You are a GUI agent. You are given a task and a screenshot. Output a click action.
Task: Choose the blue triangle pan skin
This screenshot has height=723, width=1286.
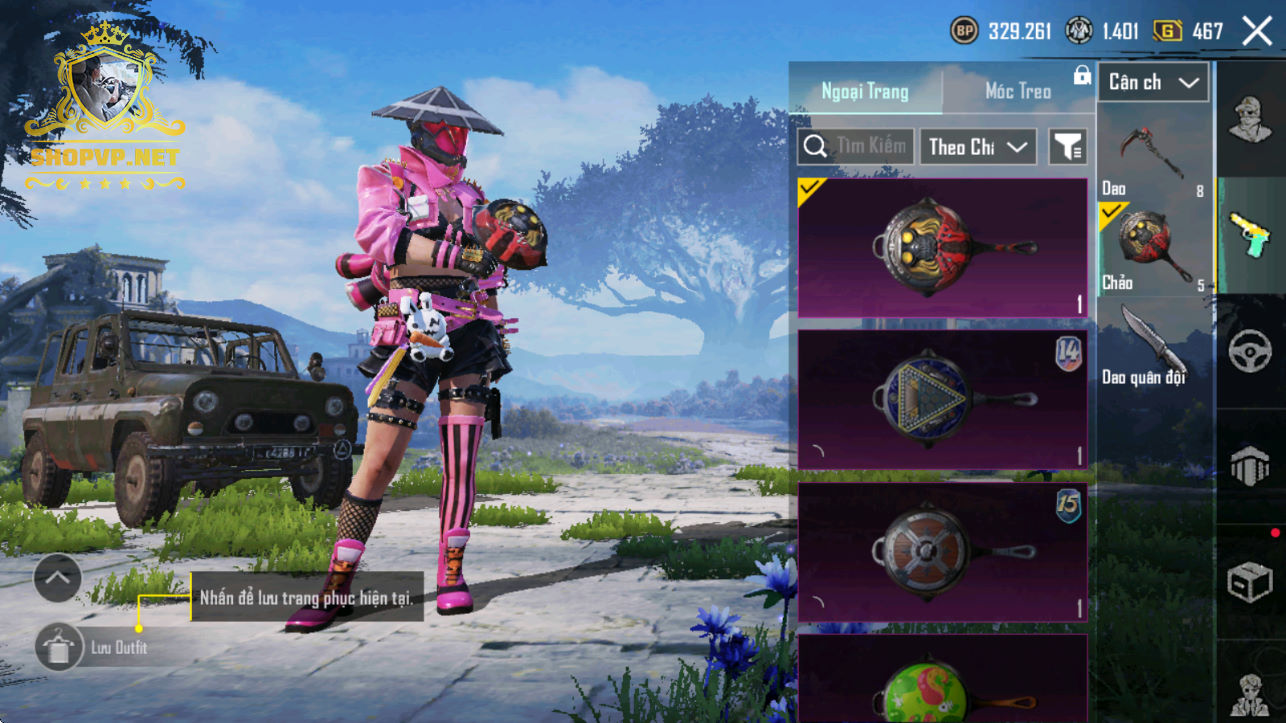[942, 399]
